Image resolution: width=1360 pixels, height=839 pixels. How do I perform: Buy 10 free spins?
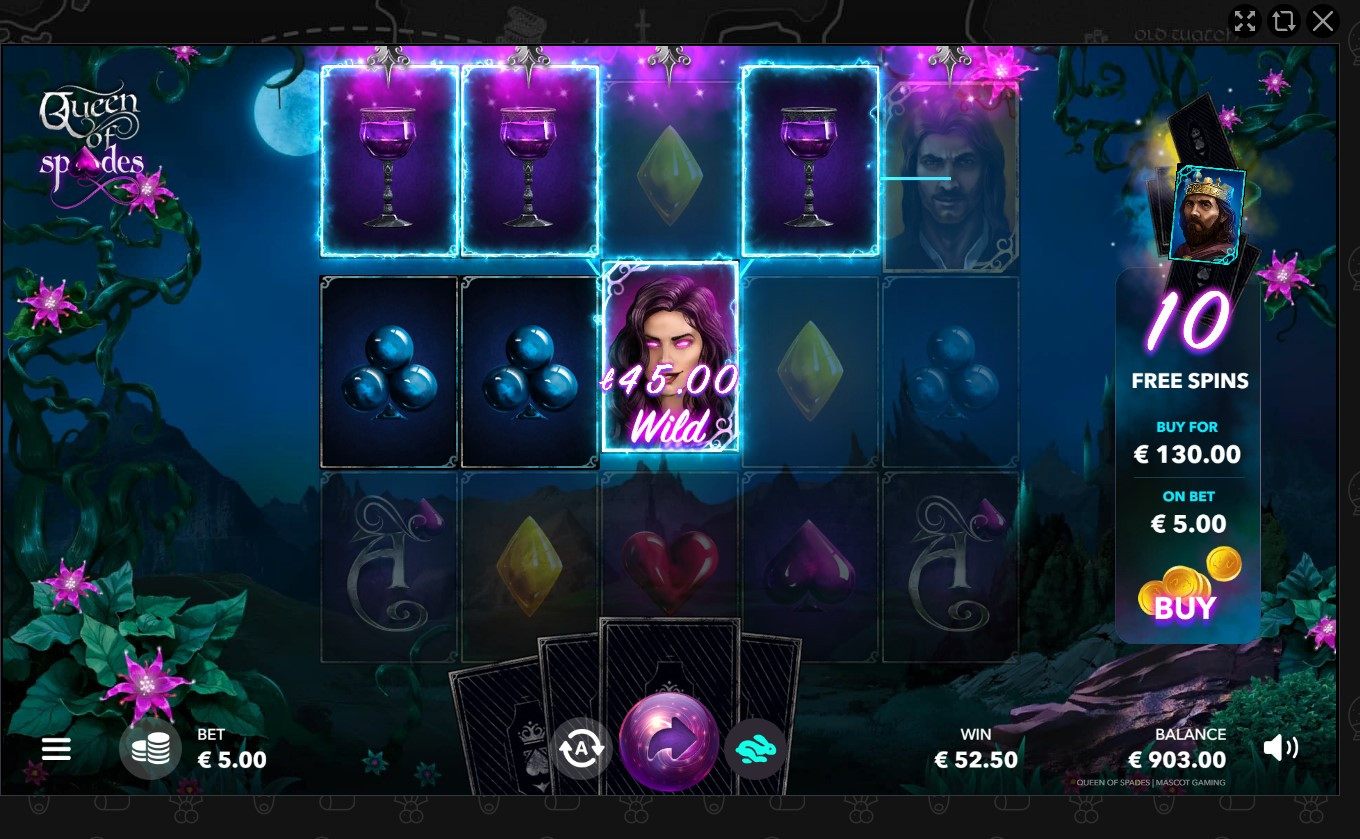tap(1186, 607)
